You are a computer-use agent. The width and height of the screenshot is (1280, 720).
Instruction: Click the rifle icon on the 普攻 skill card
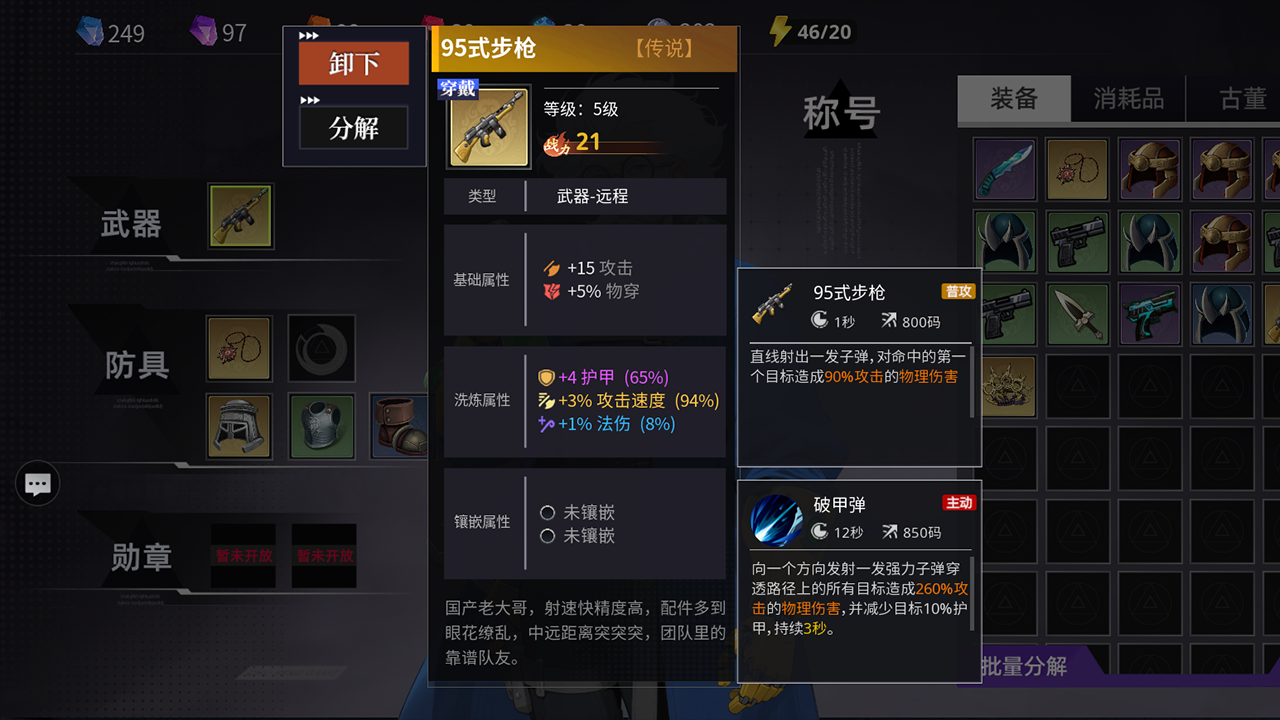pyautogui.click(x=771, y=303)
